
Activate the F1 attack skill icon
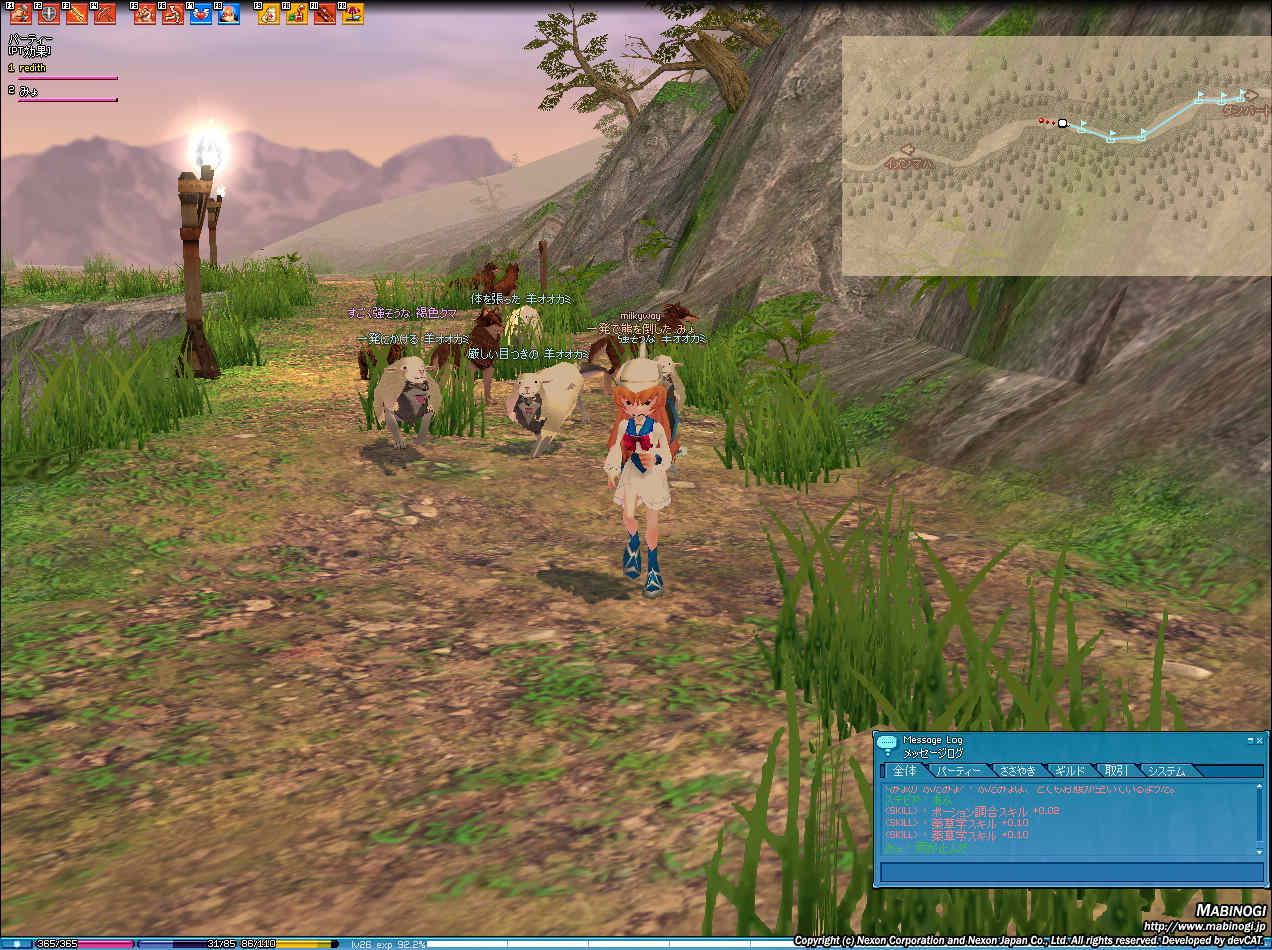coord(20,14)
